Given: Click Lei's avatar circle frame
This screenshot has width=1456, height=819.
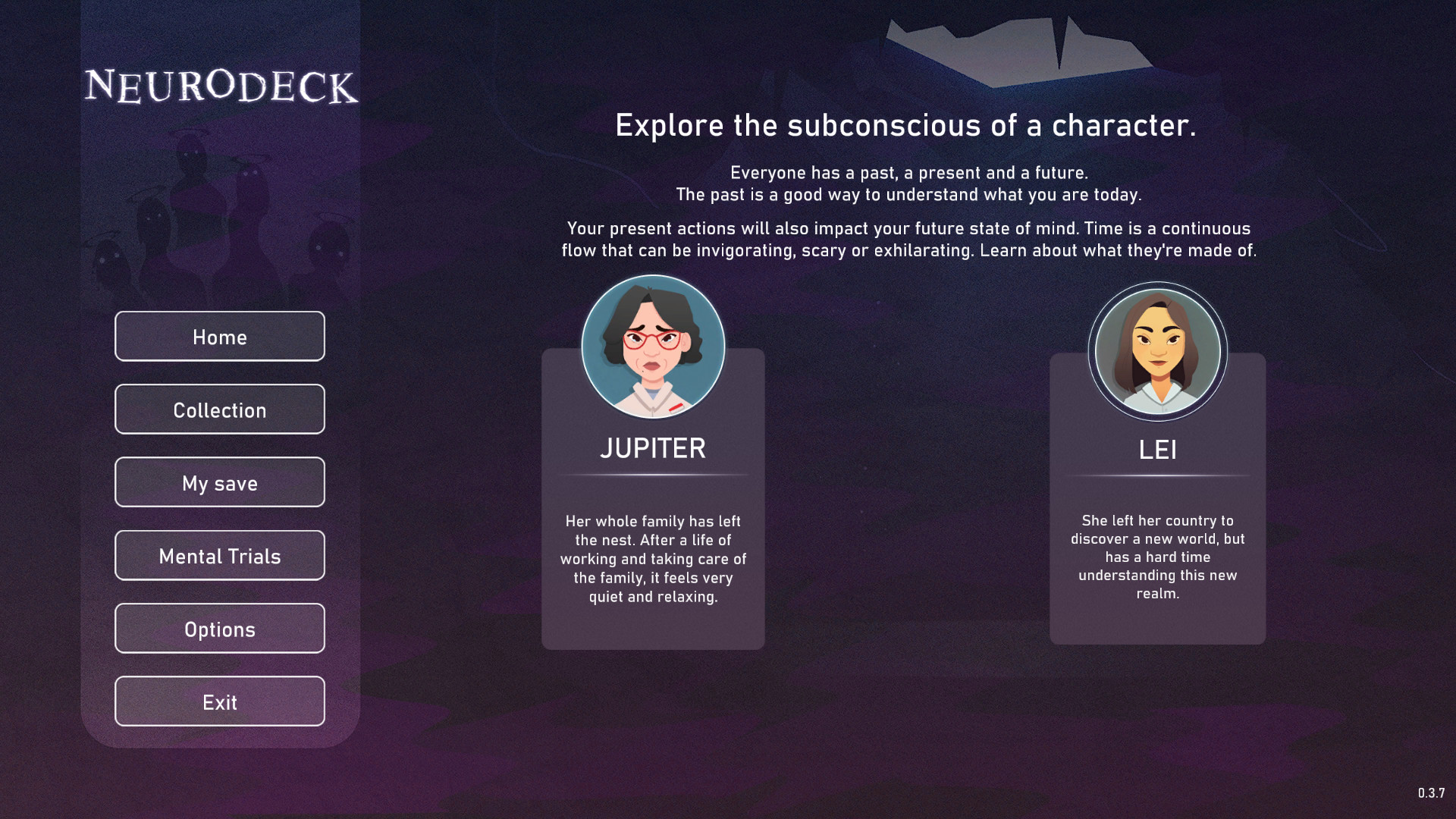Looking at the screenshot, I should point(1156,350).
